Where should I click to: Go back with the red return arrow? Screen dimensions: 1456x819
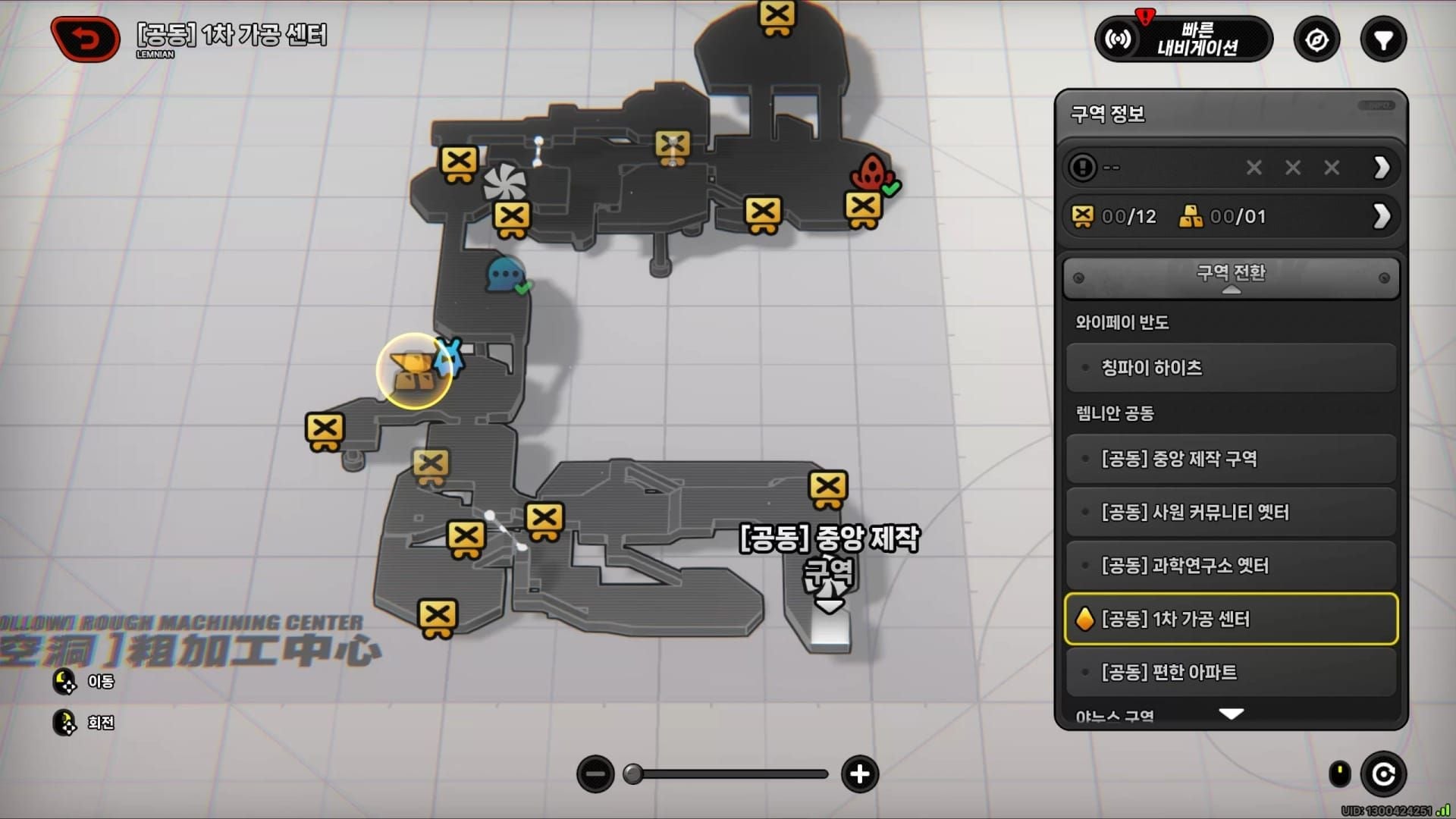[85, 39]
